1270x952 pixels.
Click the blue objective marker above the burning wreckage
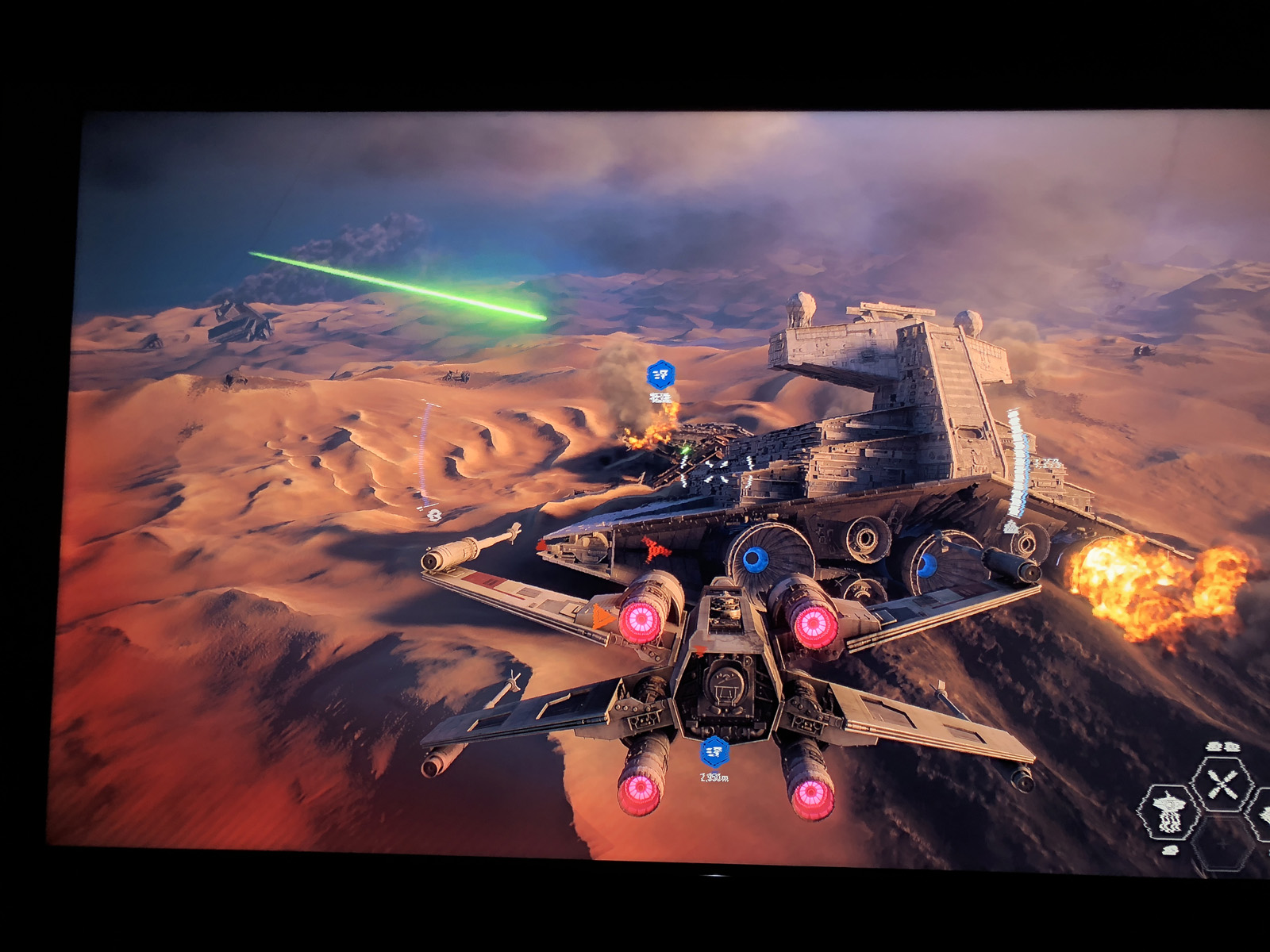click(660, 374)
